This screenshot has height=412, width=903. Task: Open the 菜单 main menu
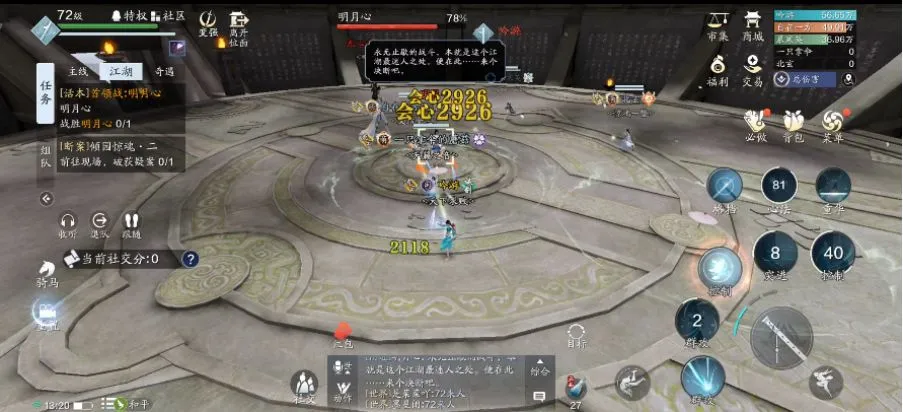831,123
